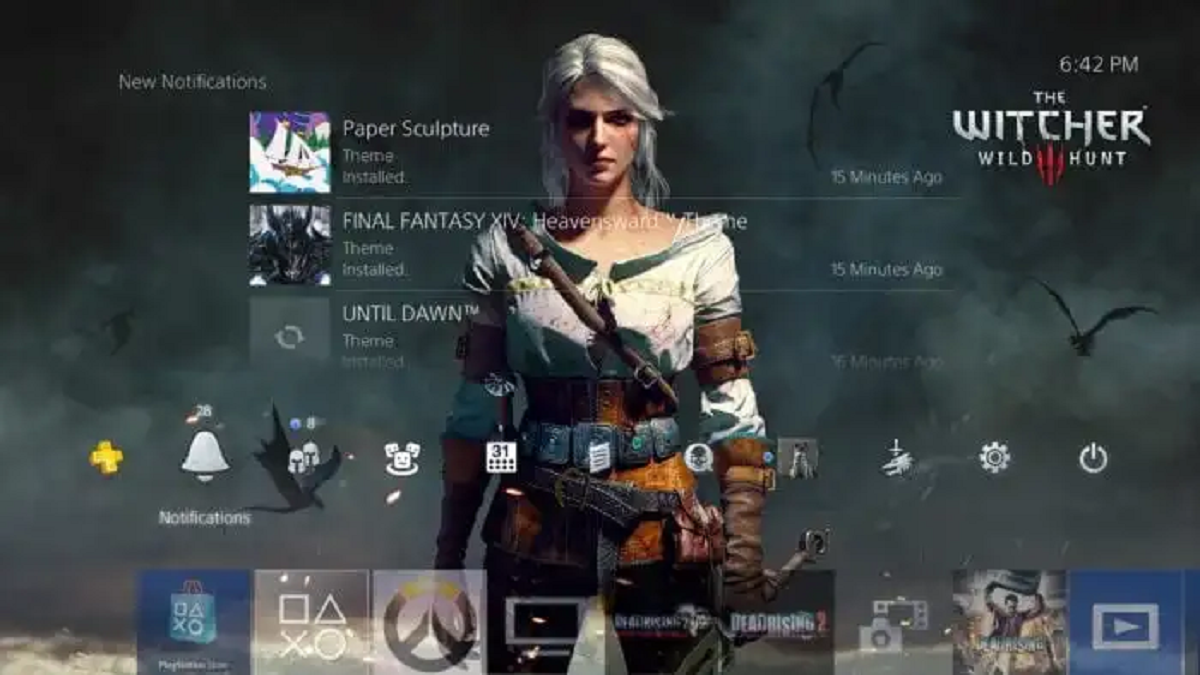Open the Trophies icon

[897, 458]
